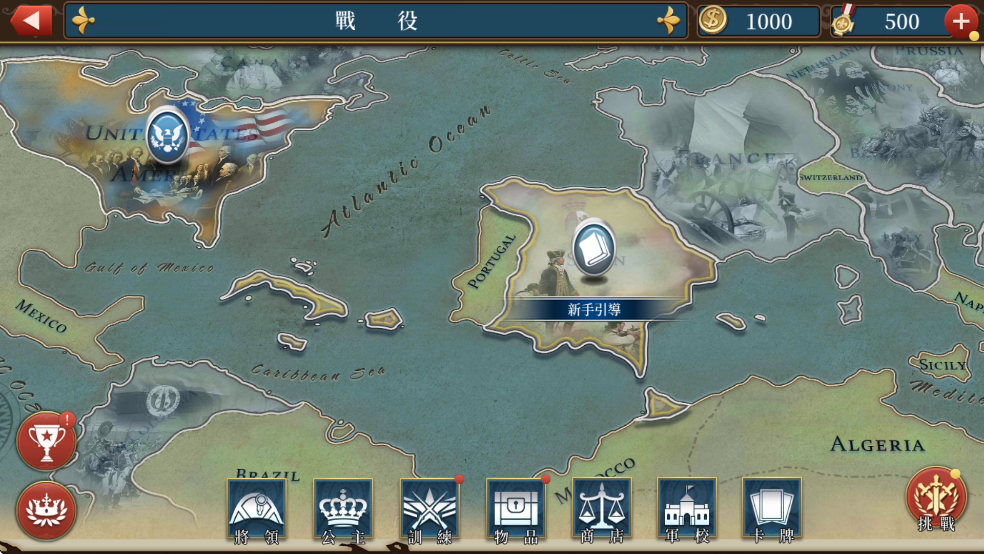Select the United States campaign emblem
This screenshot has height=554, width=984.
pyautogui.click(x=168, y=134)
